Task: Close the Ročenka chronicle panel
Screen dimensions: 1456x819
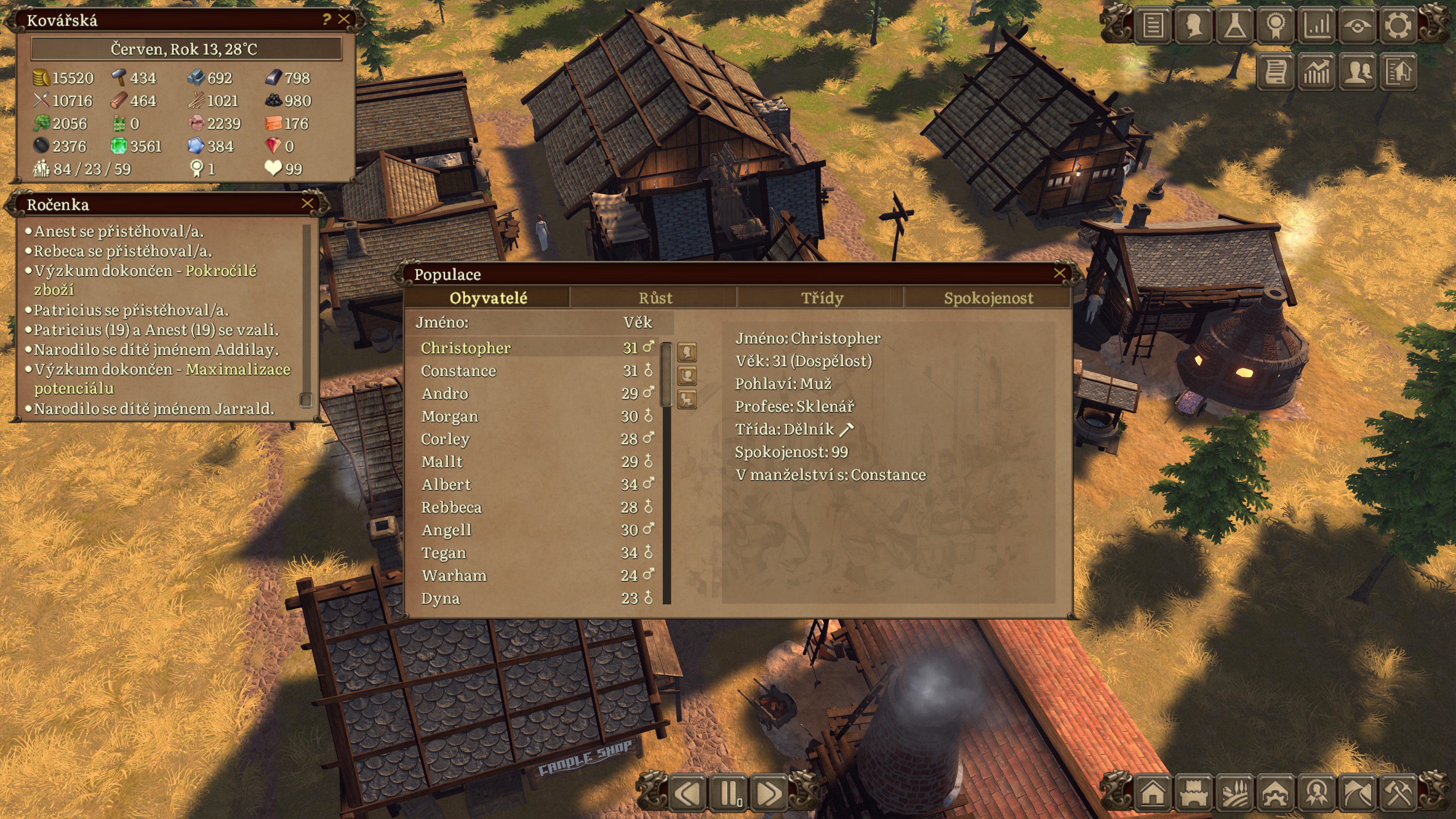Action: [308, 204]
